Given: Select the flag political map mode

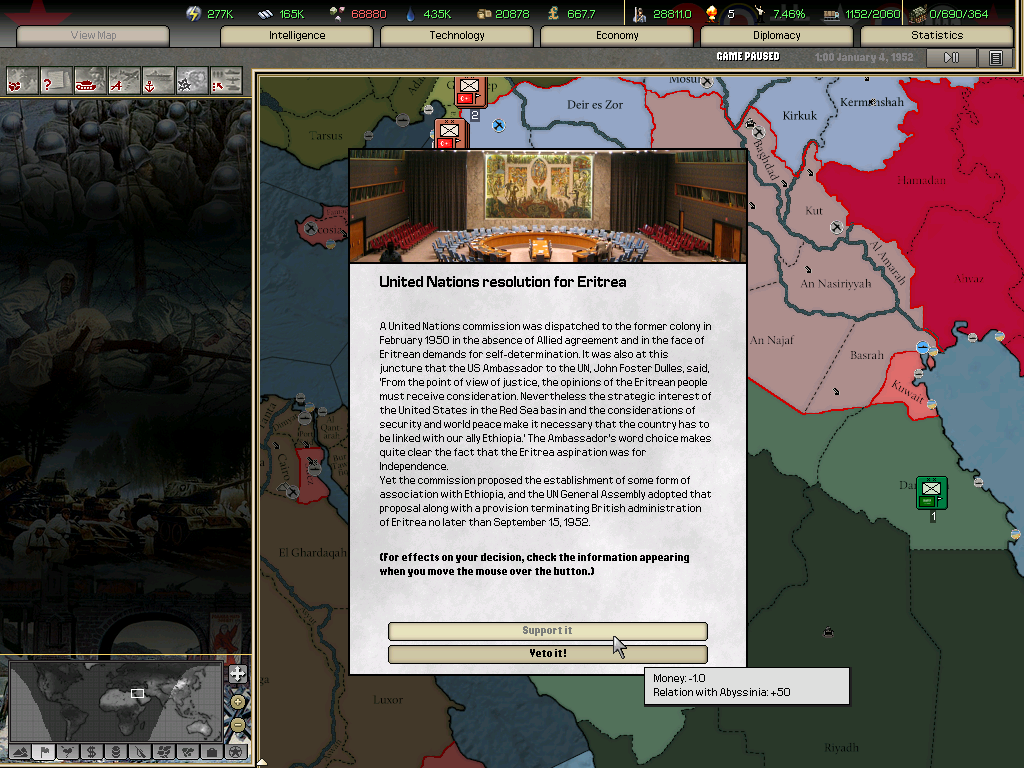Looking at the screenshot, I should 44,751.
